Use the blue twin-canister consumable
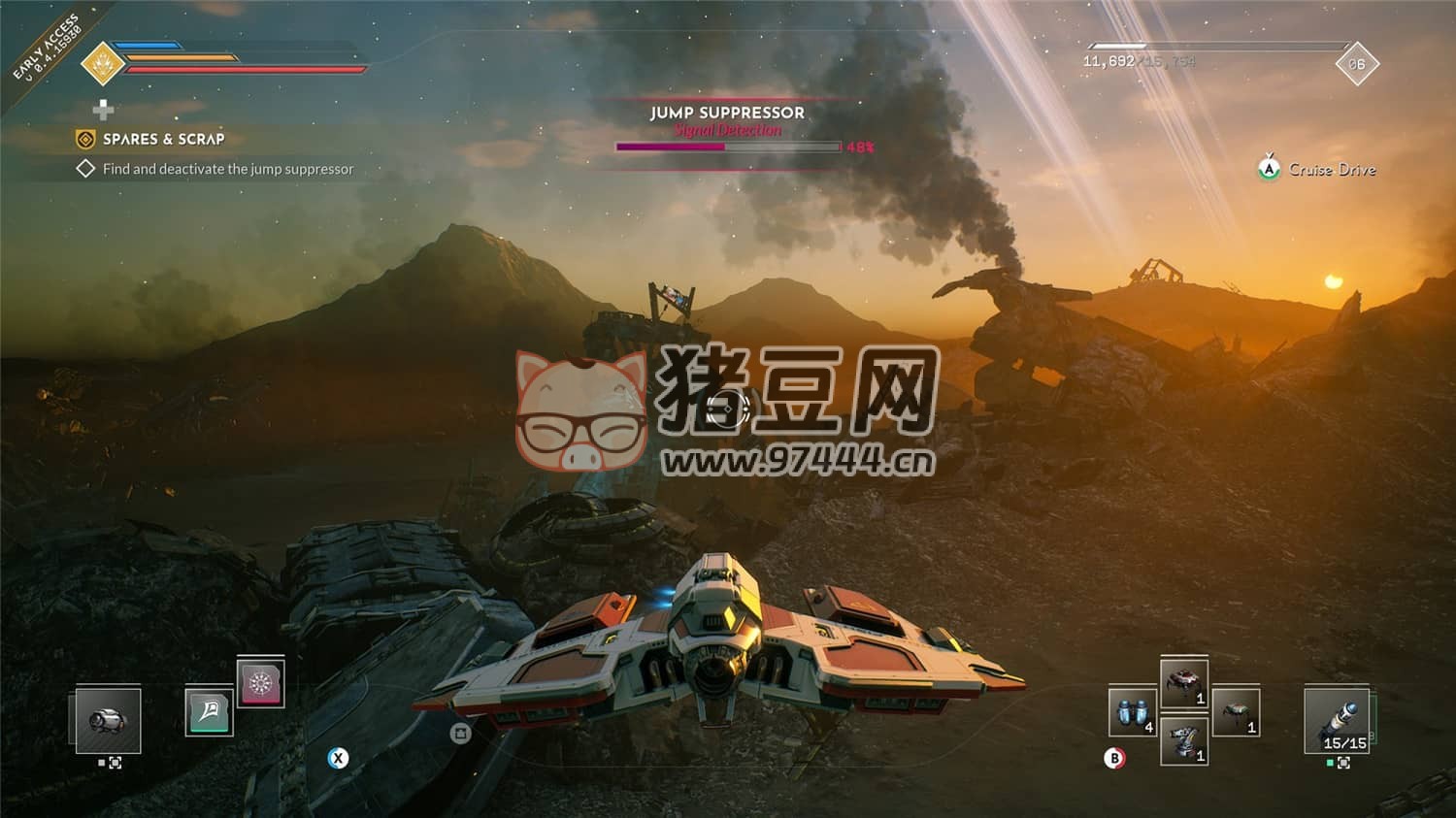Viewport: 1456px width, 818px height. click(1132, 713)
